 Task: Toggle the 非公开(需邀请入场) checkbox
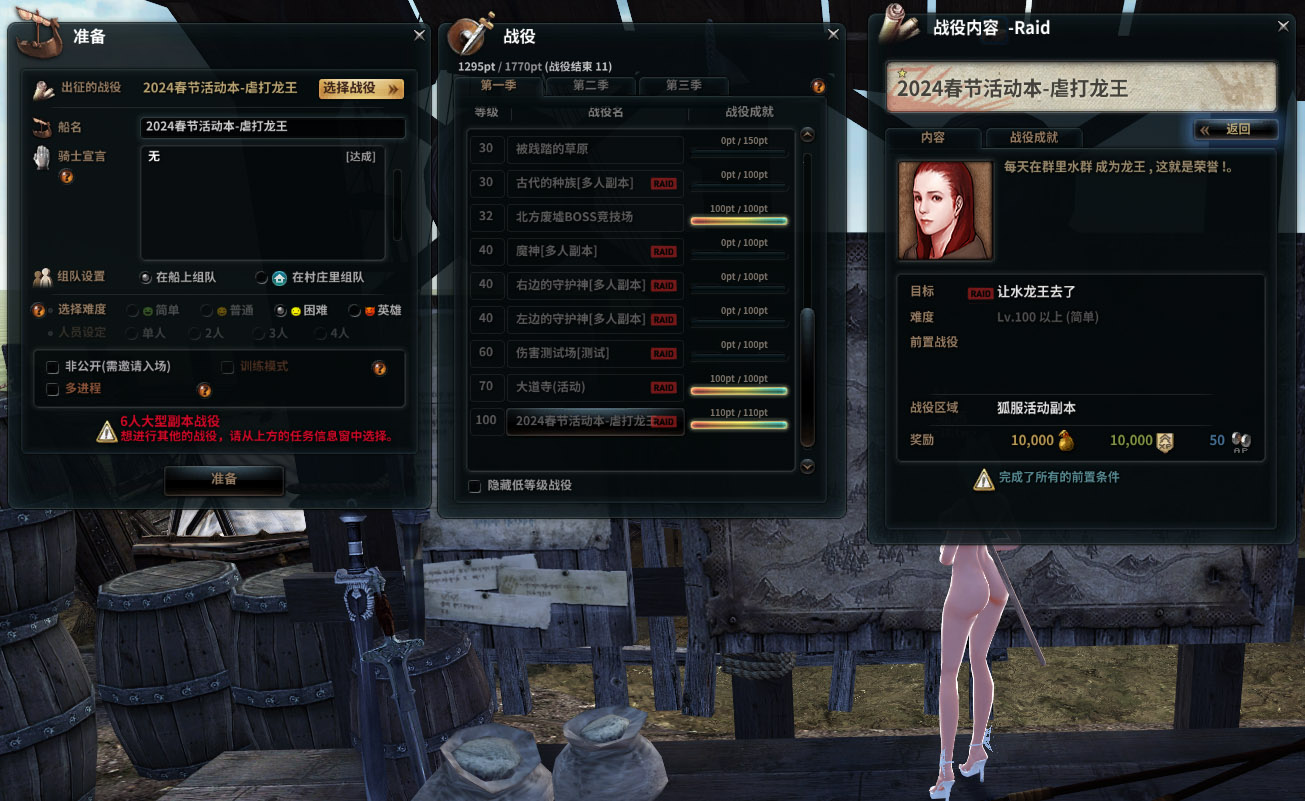pyautogui.click(x=53, y=367)
